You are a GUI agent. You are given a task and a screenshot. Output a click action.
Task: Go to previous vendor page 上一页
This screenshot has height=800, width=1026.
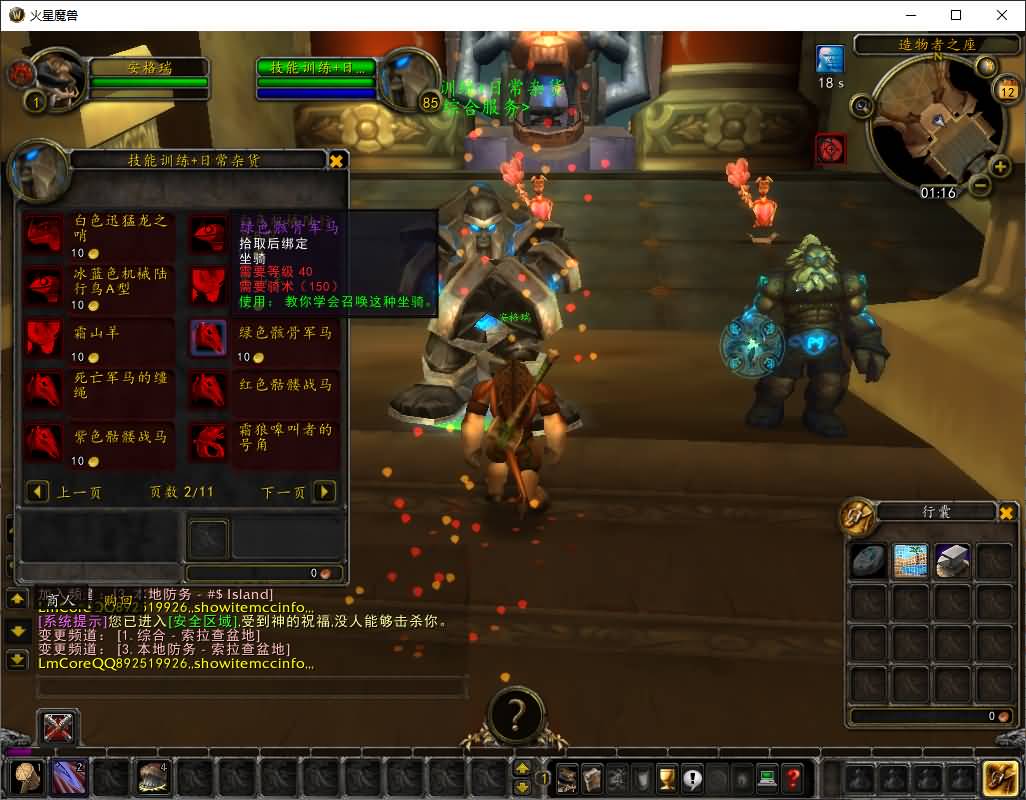38,491
